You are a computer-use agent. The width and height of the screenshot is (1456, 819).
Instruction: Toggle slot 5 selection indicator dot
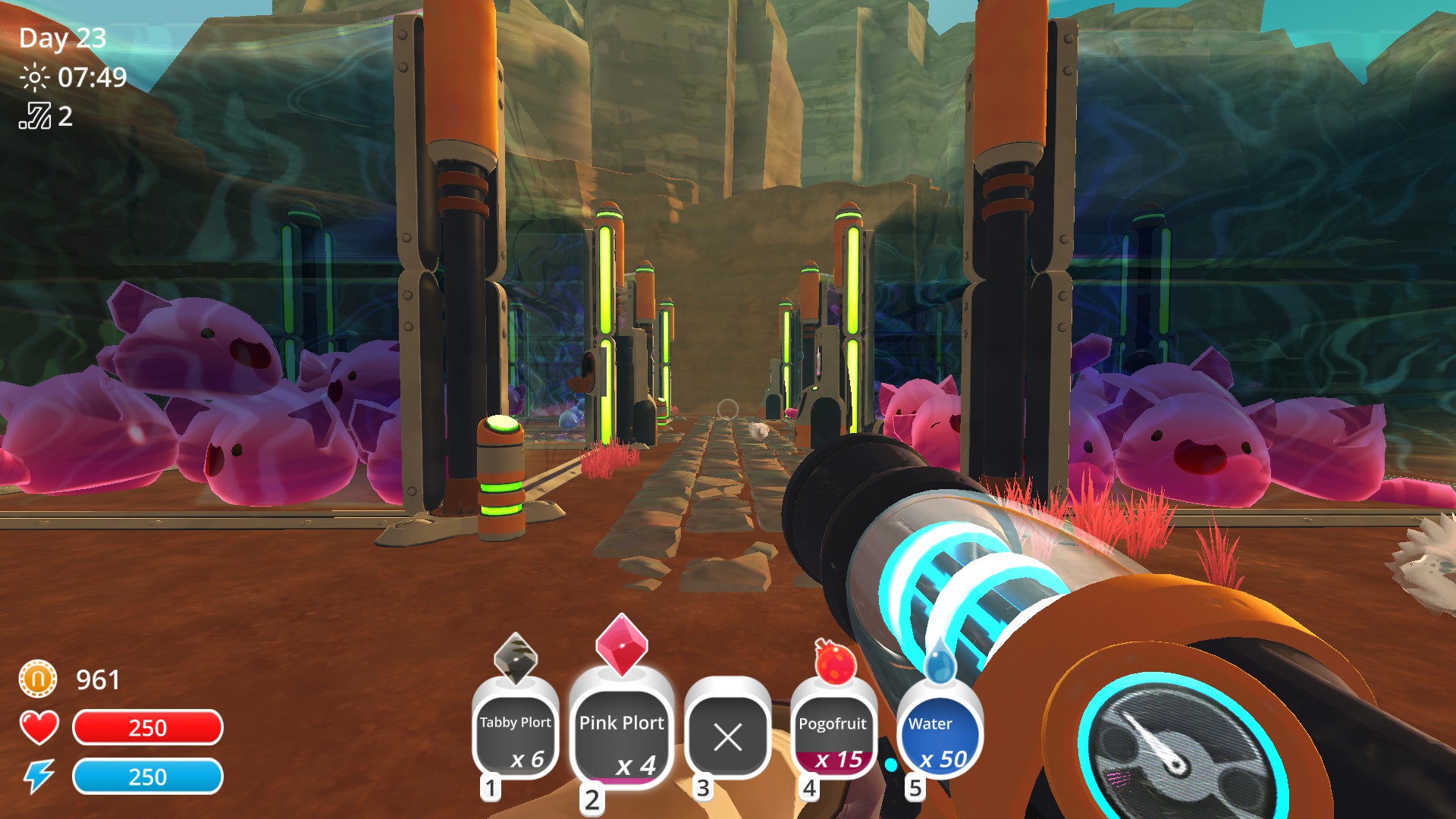coord(893,766)
